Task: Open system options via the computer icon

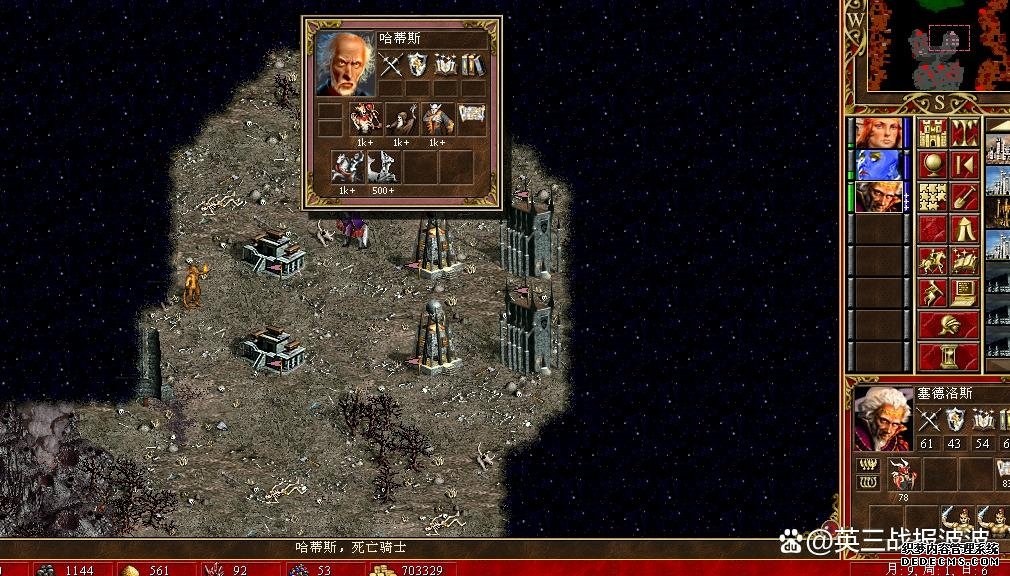Action: [965, 293]
